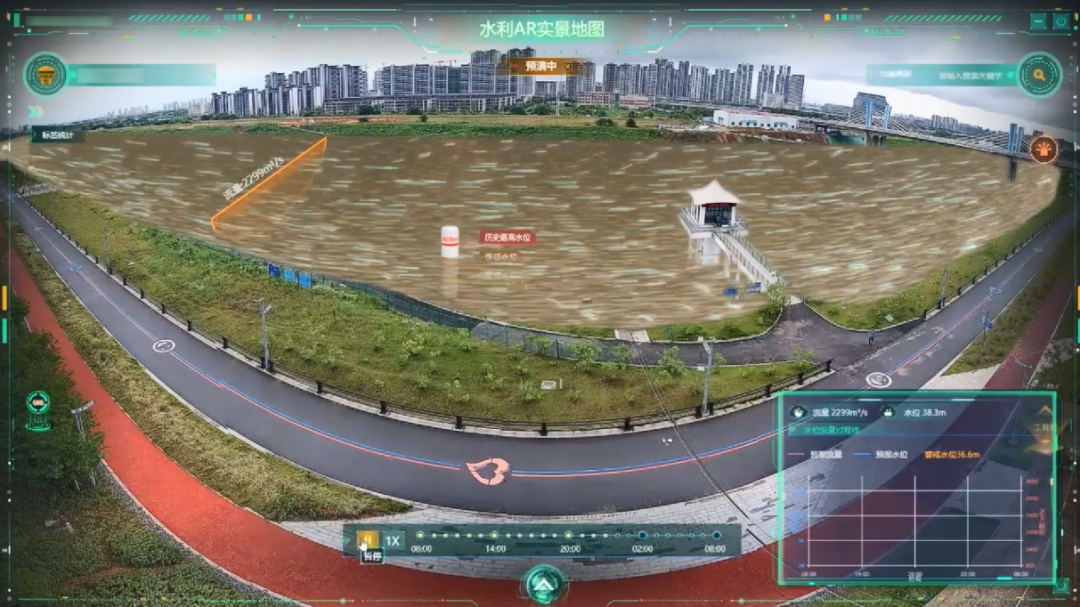Click the 流量 2299m³/s flow readout in chart panel
This screenshot has height=607, width=1080.
[x=836, y=412]
